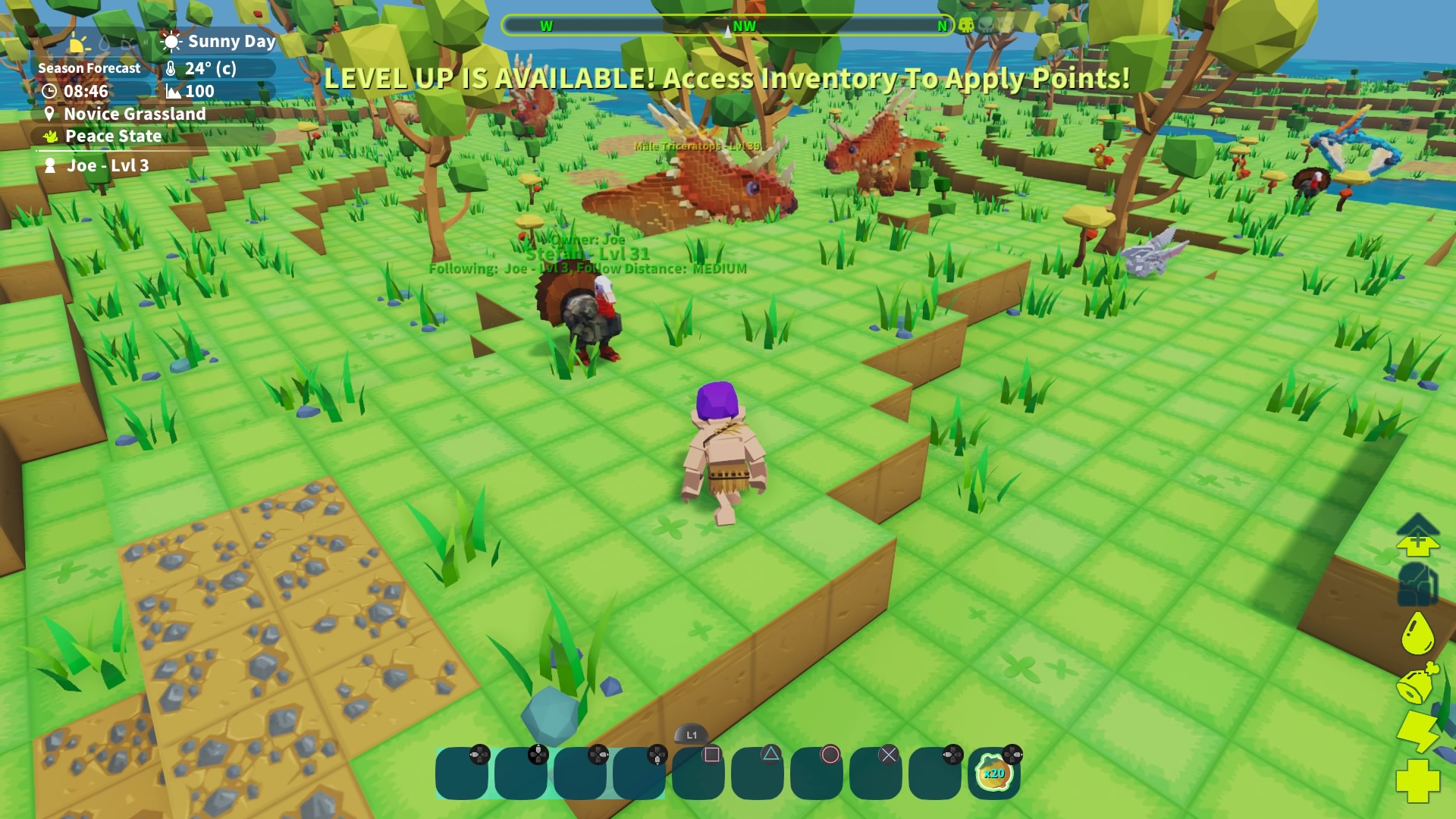Click the health cross icon
Viewport: 1456px width, 819px height.
click(1417, 780)
